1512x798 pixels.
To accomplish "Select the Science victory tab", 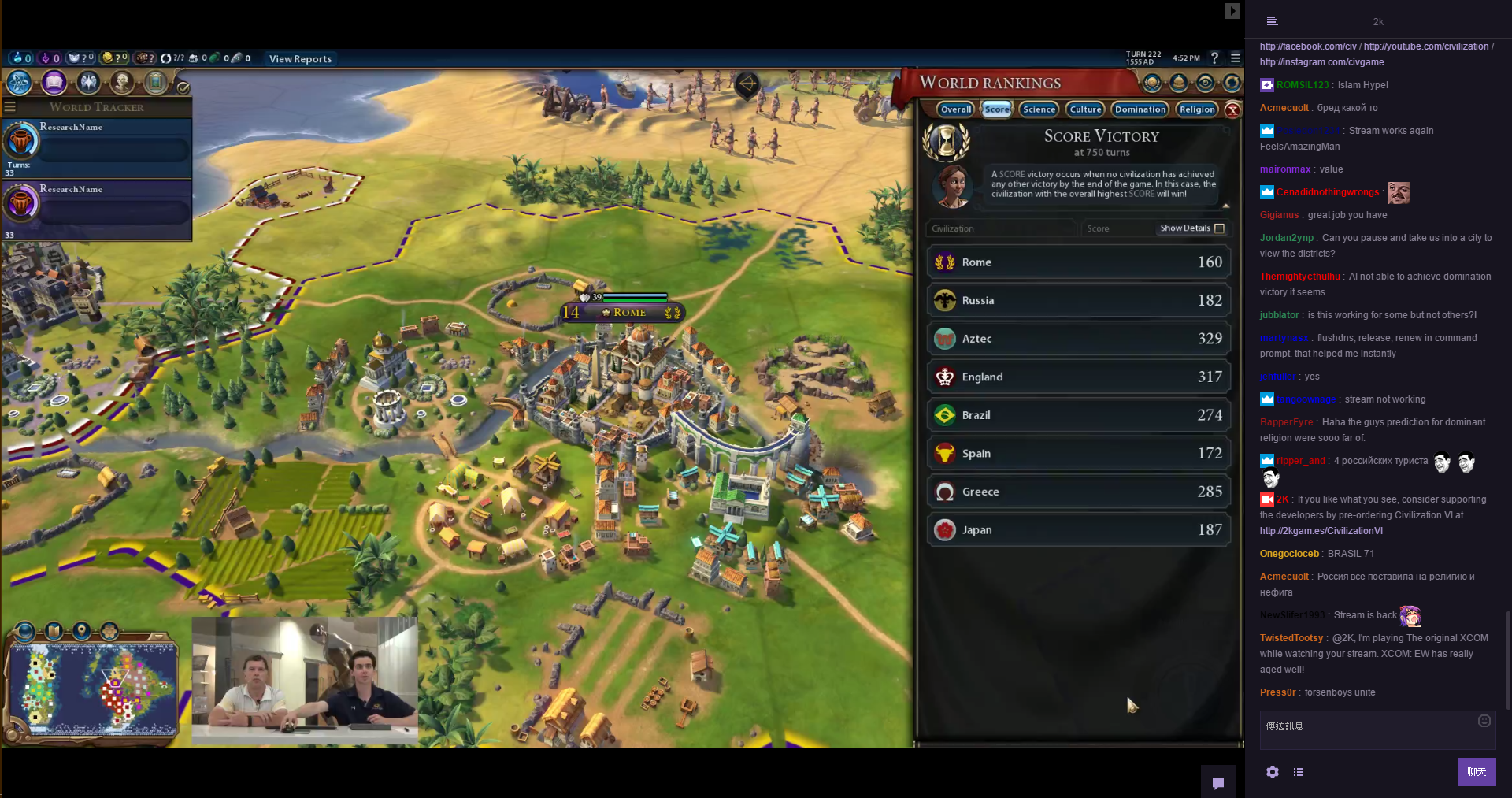I will point(1039,109).
